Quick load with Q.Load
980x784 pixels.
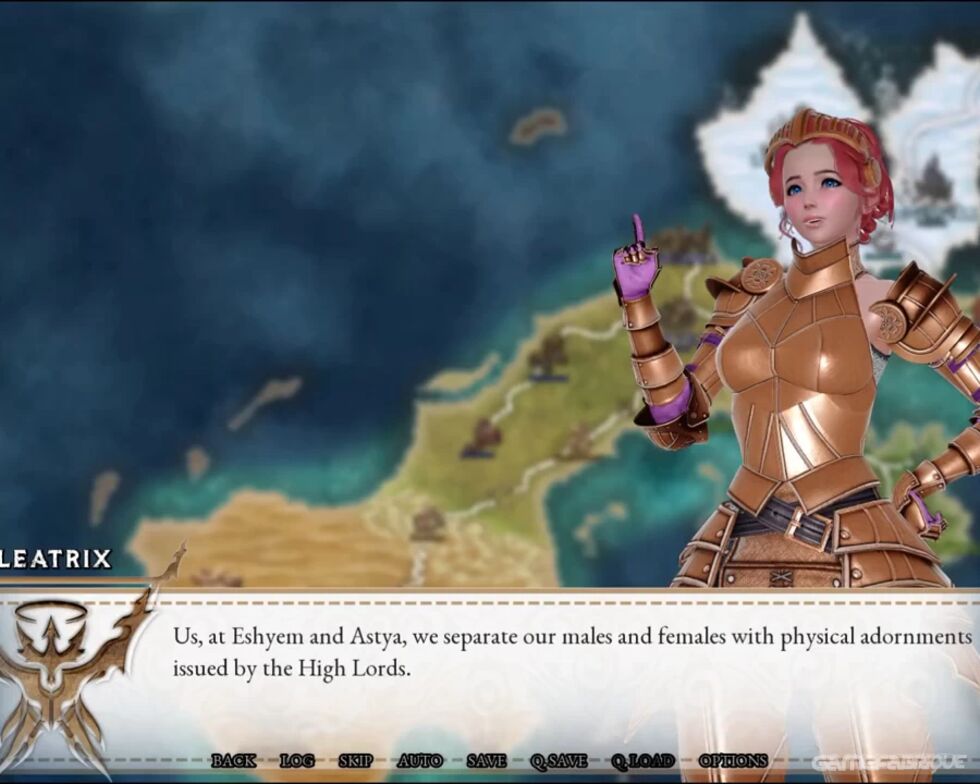(x=643, y=761)
